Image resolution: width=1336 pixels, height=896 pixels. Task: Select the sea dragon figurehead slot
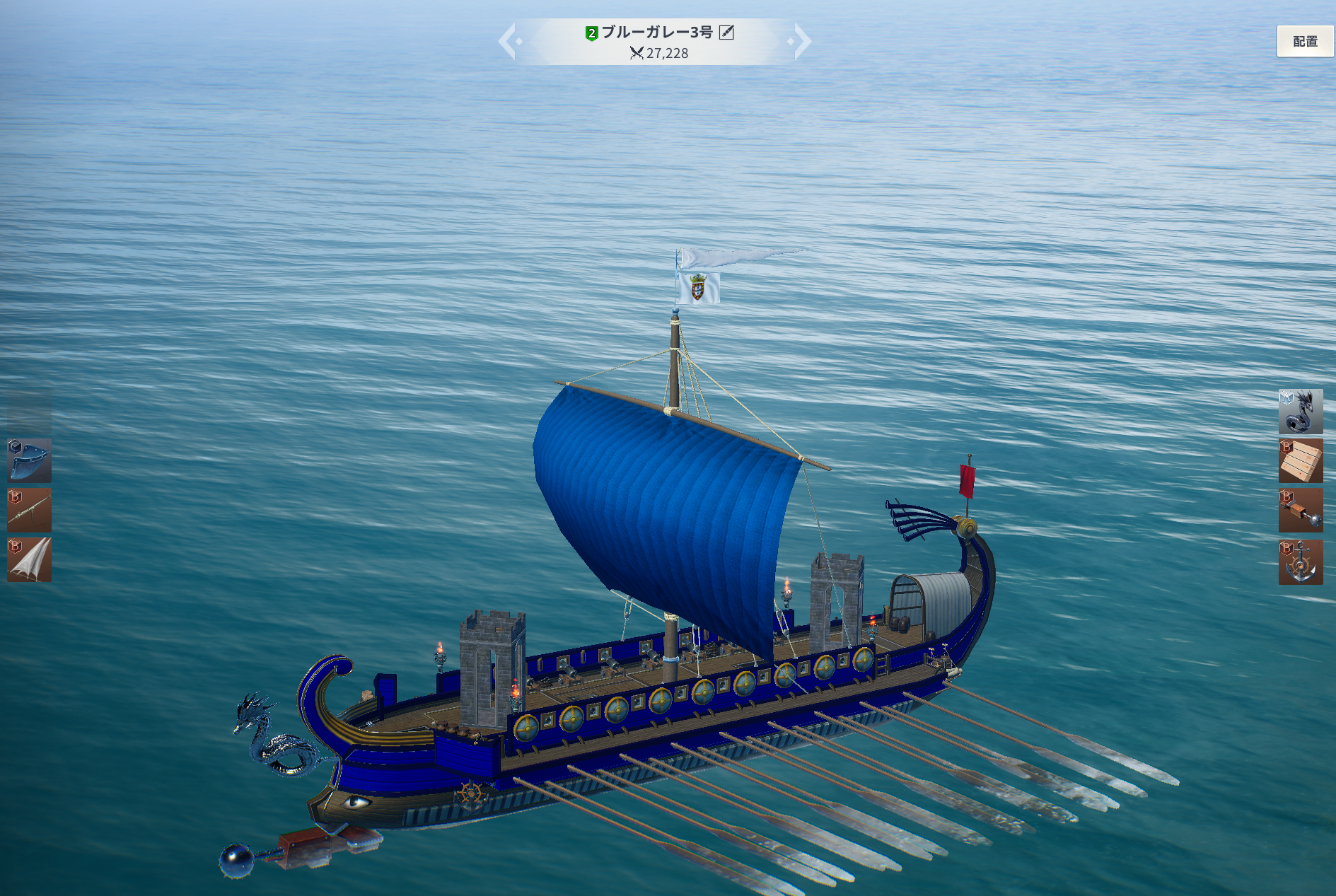click(1300, 412)
